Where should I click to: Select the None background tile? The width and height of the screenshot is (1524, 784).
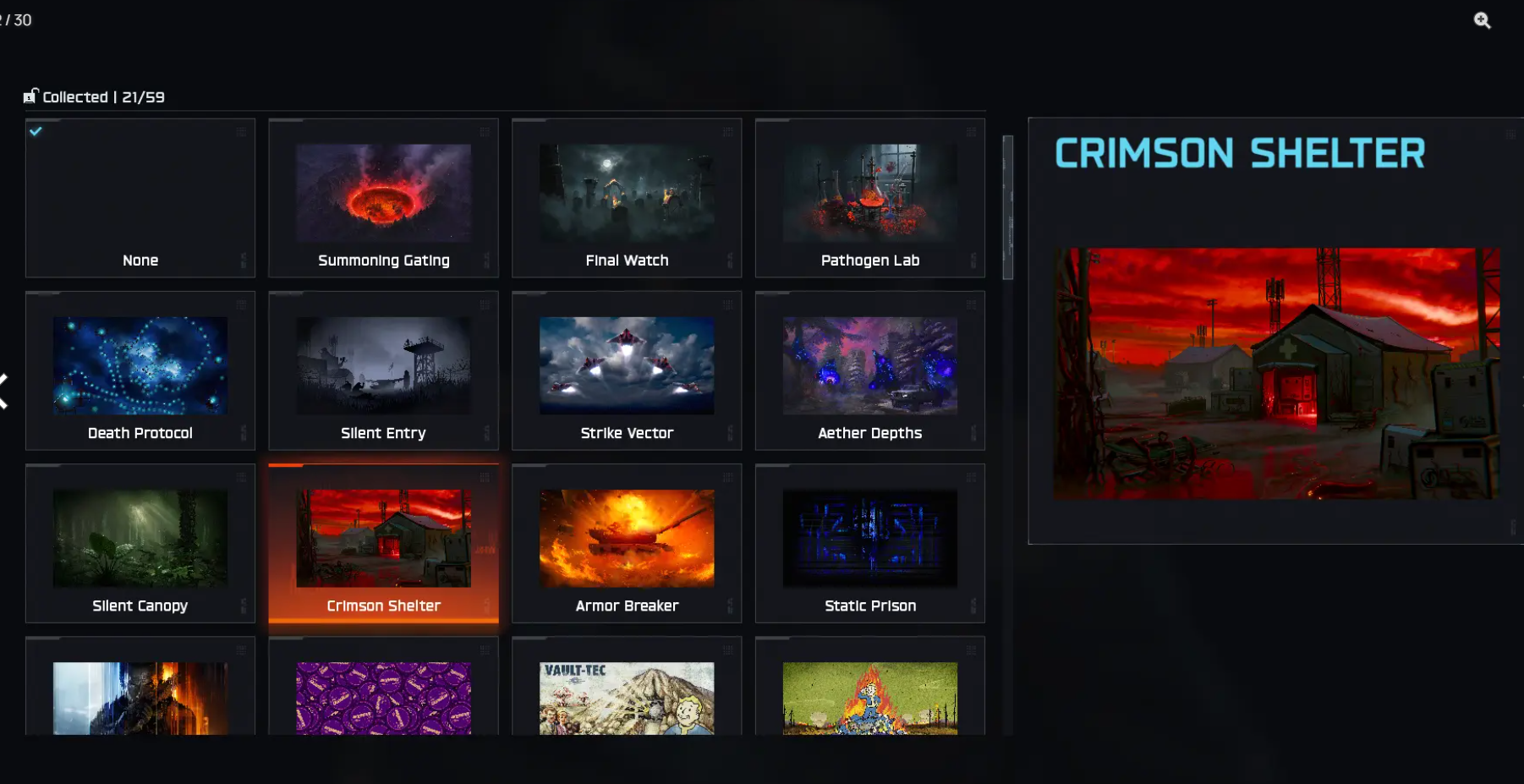coord(140,199)
